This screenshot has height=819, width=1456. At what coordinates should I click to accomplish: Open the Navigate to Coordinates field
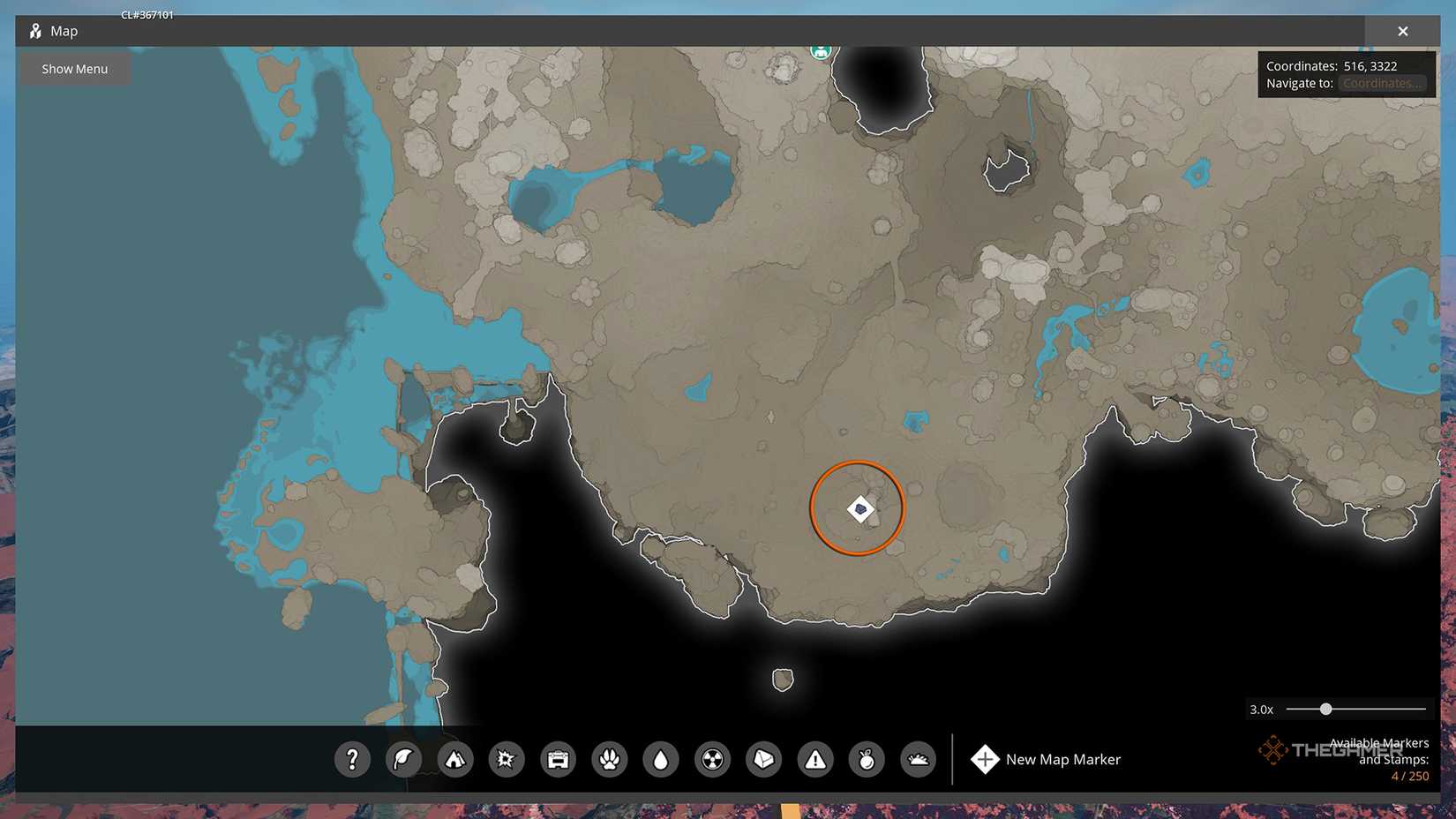click(1382, 82)
